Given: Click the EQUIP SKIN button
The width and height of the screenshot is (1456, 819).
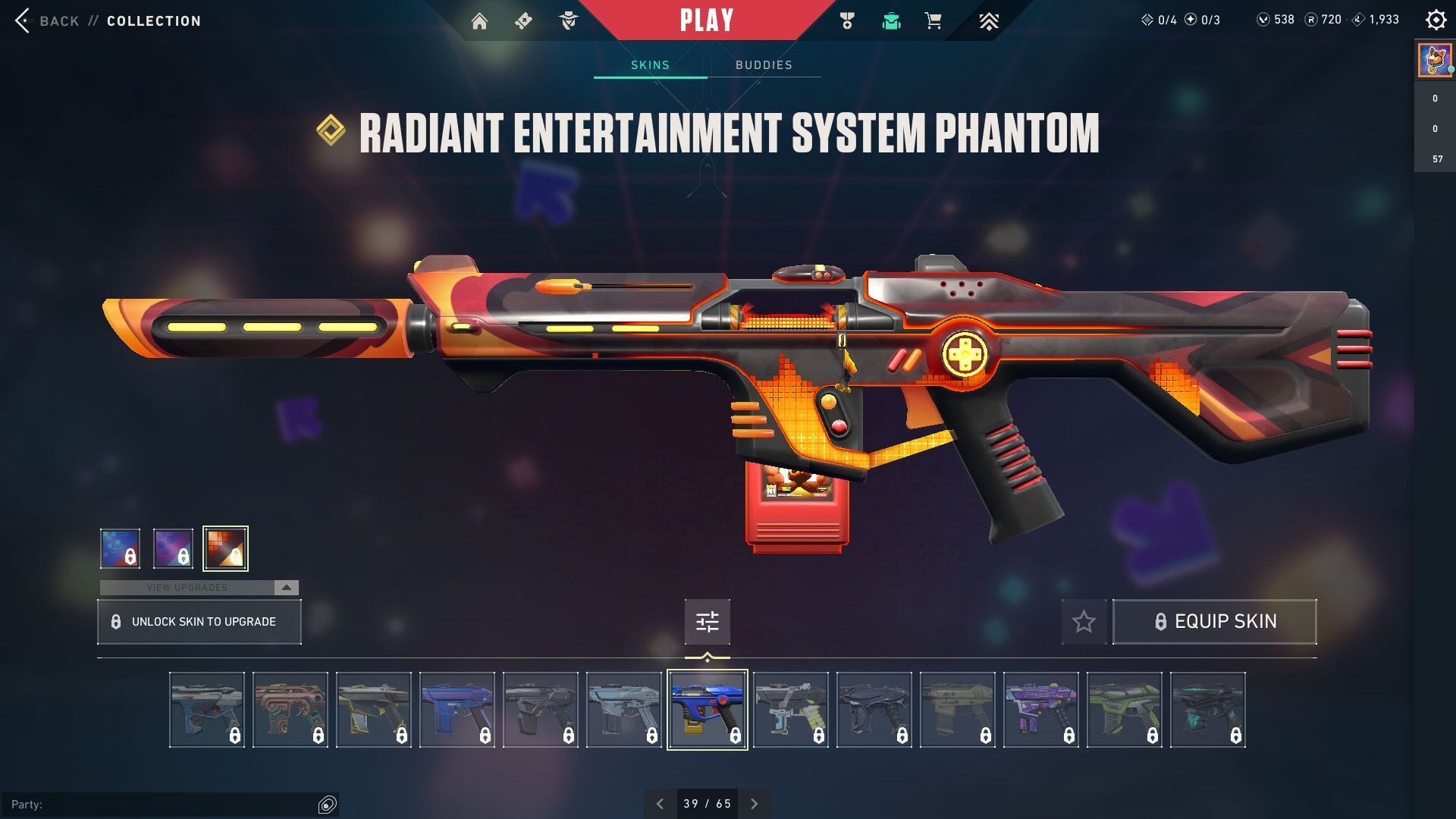Looking at the screenshot, I should (1214, 621).
